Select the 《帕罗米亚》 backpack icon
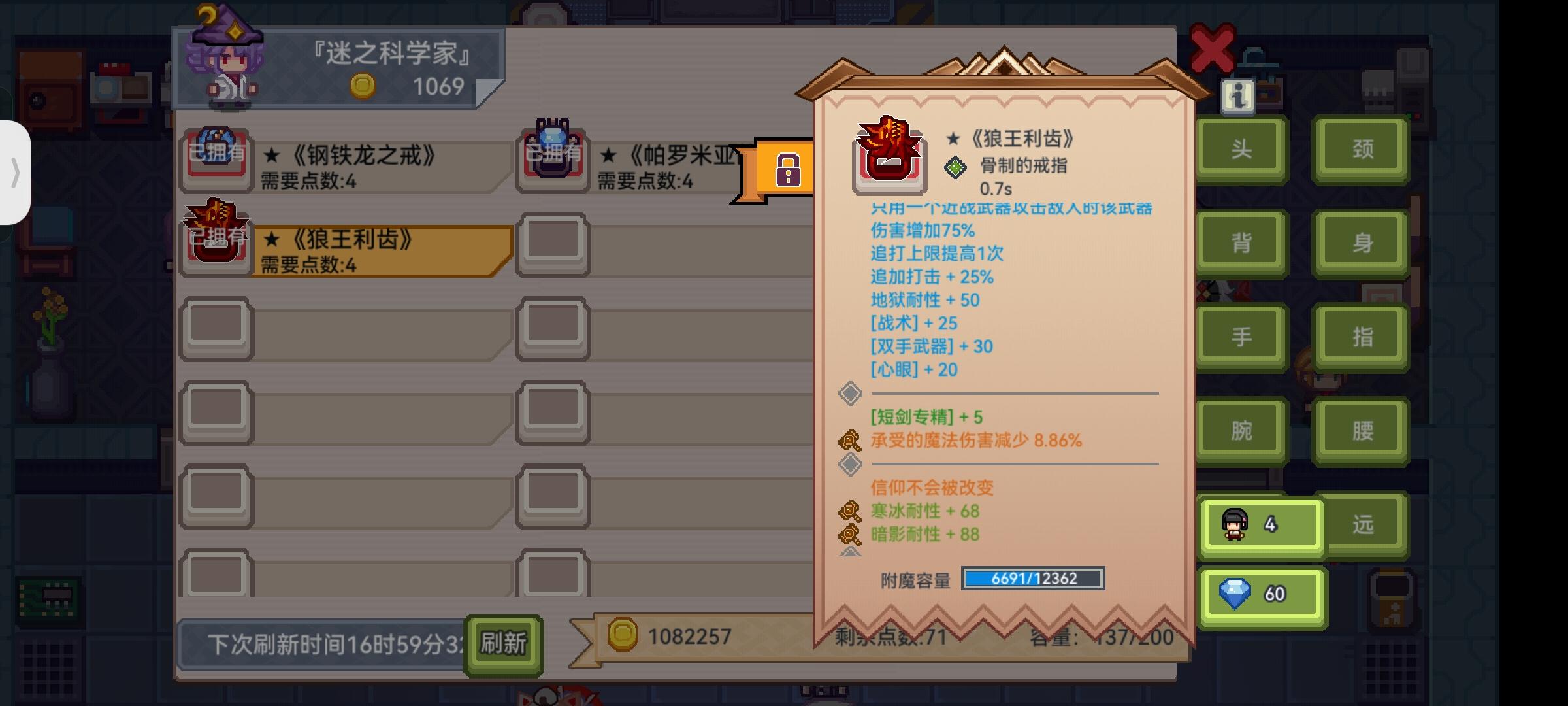This screenshot has width=1568, height=706. (552, 155)
